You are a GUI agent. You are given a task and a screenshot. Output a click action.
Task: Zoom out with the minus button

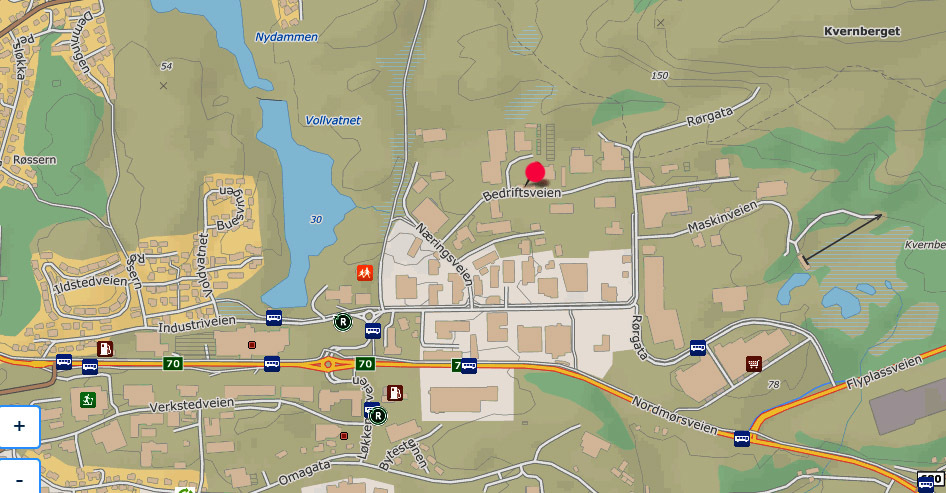coord(20,477)
